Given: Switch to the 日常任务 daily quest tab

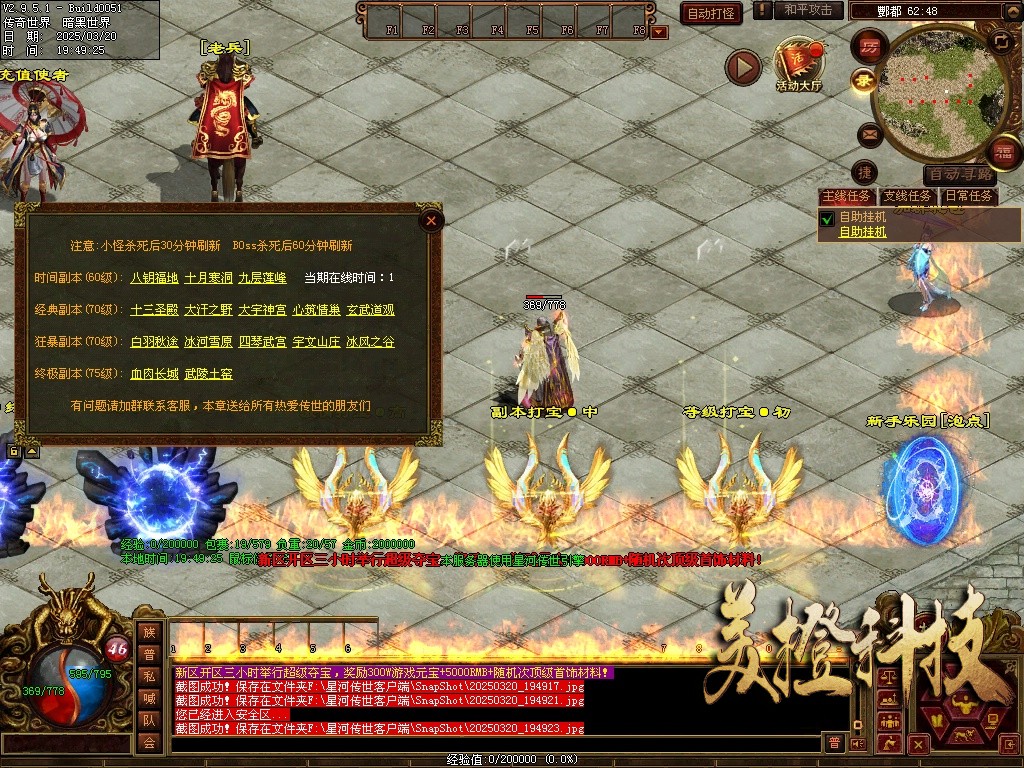Looking at the screenshot, I should [970, 197].
